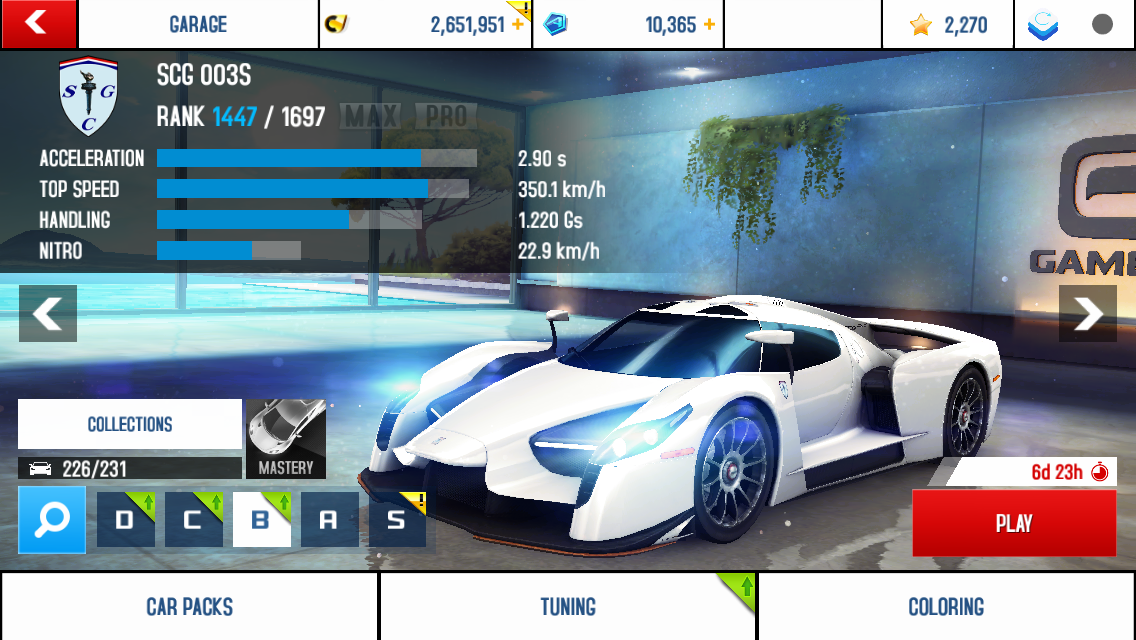The height and width of the screenshot is (640, 1136).
Task: Open the Coloring menu
Action: click(x=946, y=606)
